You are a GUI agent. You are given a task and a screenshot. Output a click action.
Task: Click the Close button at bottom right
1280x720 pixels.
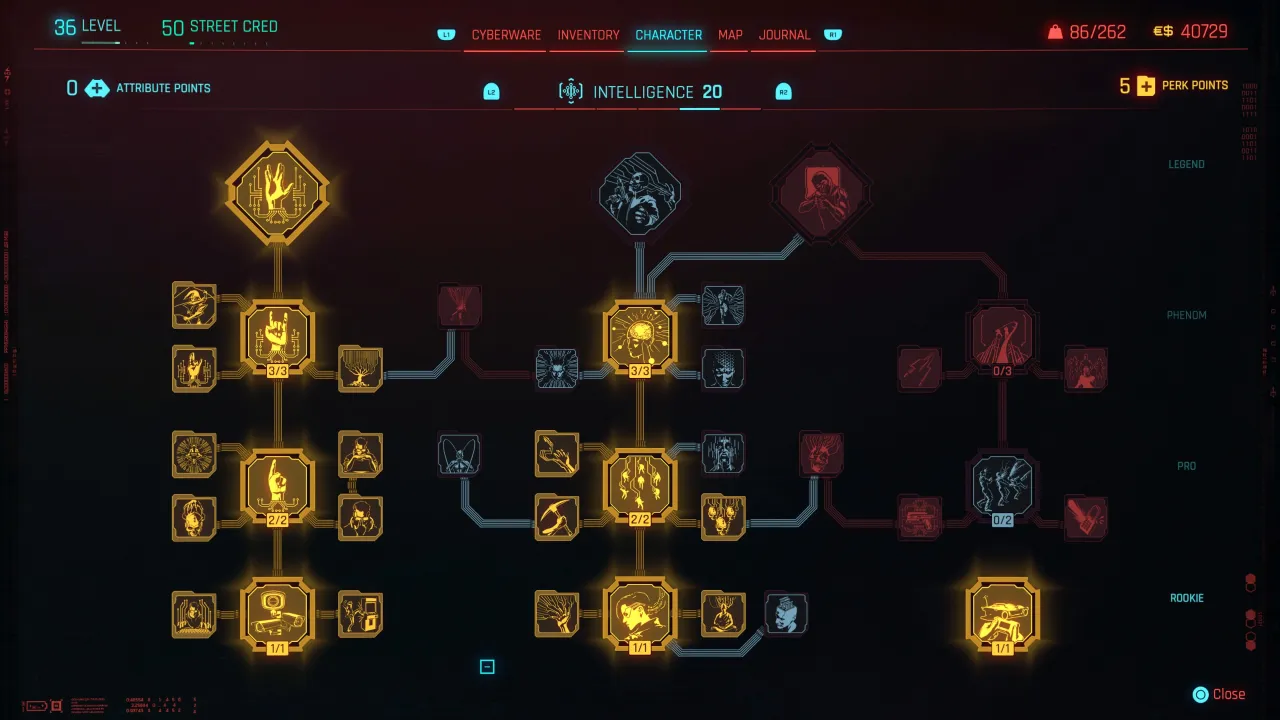point(1219,693)
